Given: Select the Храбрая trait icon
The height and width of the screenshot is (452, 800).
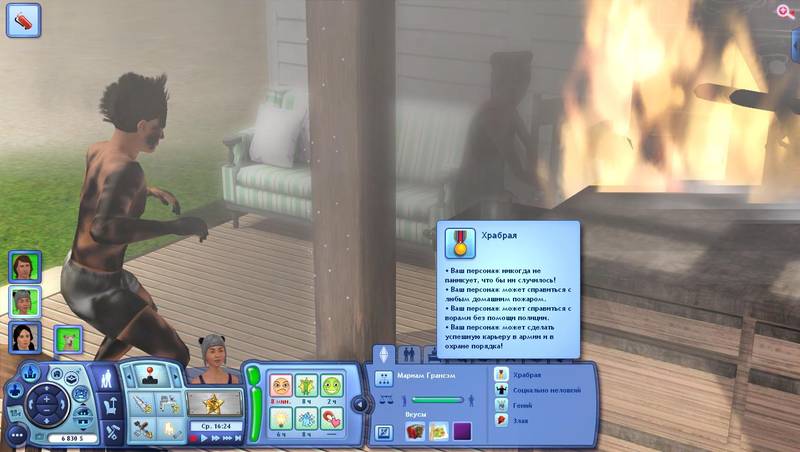Looking at the screenshot, I should [501, 373].
